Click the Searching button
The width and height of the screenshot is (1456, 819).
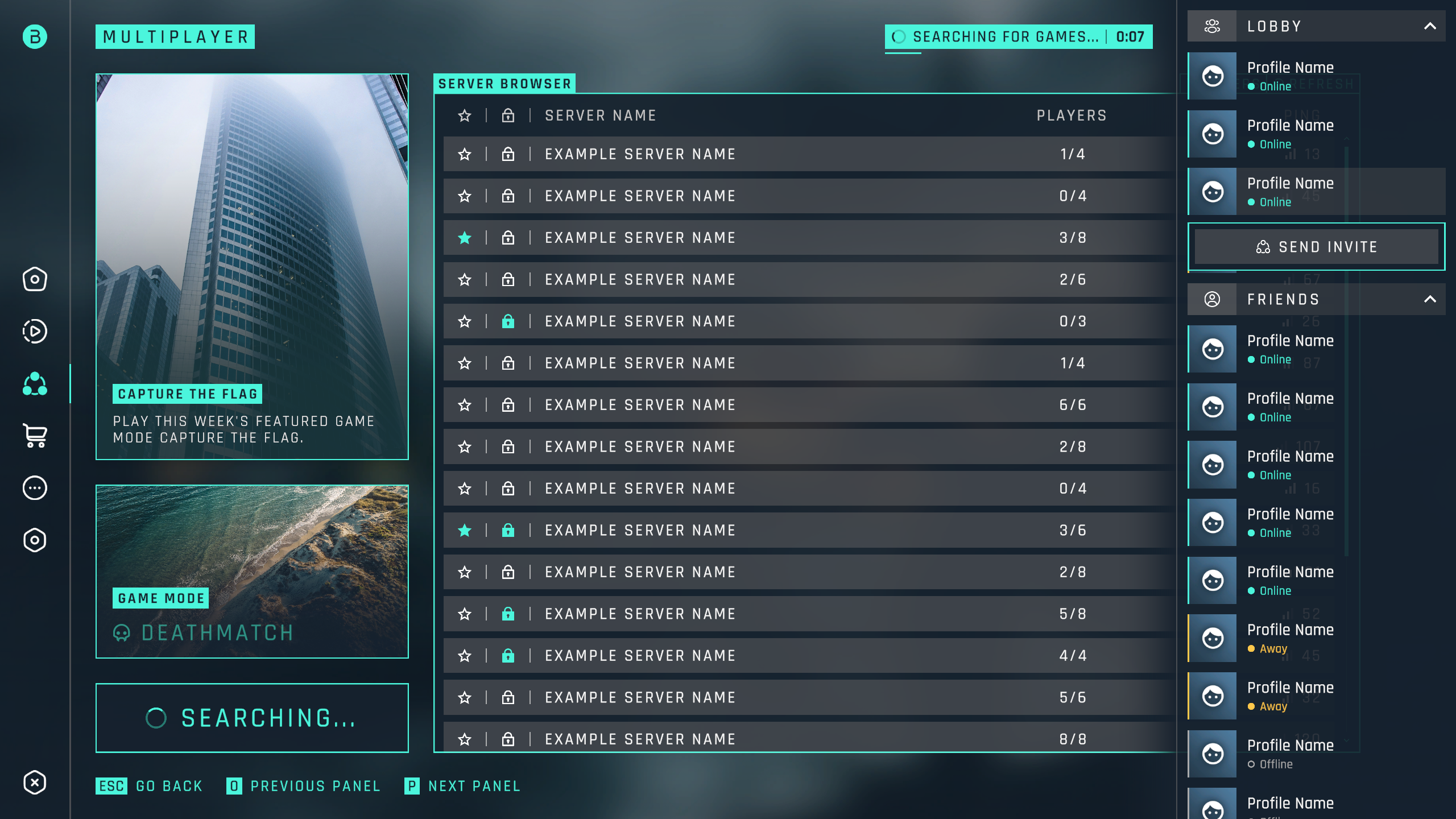click(x=252, y=718)
